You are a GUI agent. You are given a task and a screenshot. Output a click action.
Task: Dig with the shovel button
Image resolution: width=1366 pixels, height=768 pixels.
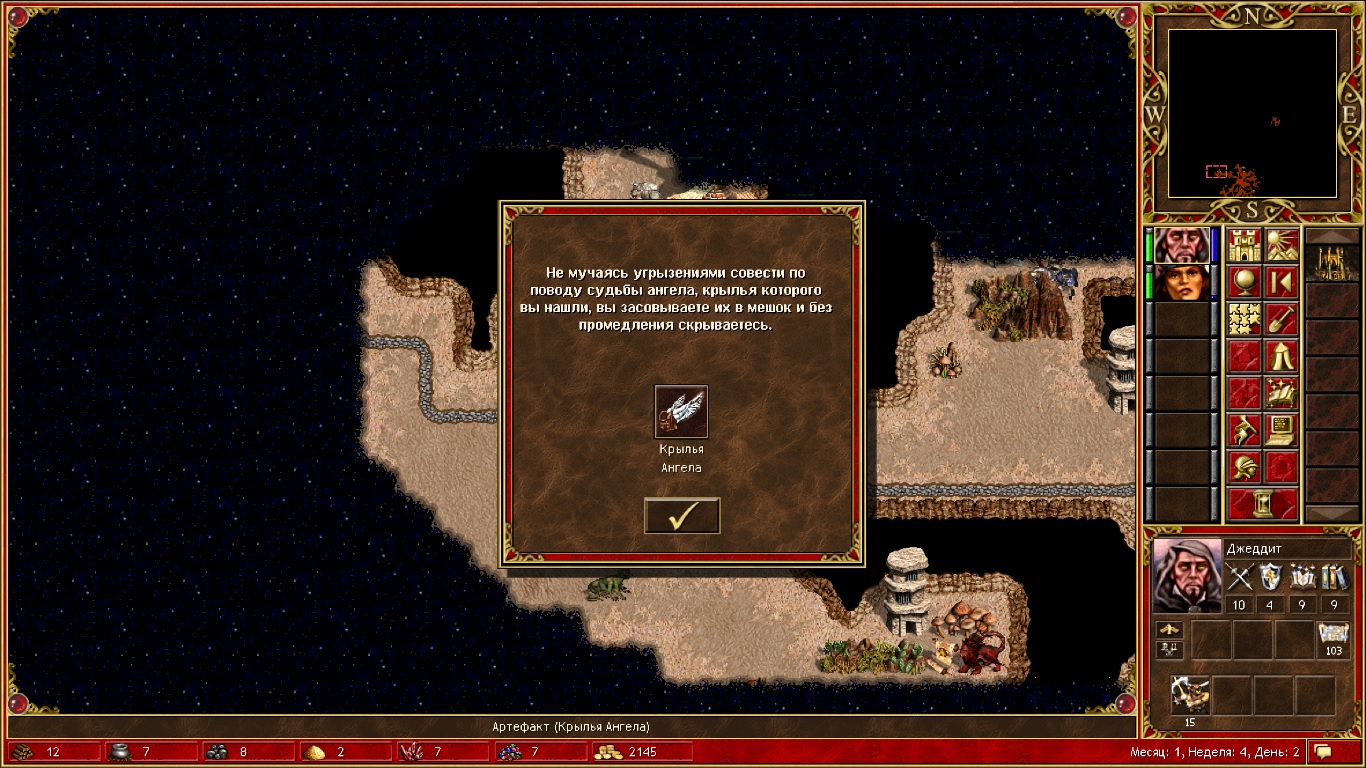1282,320
